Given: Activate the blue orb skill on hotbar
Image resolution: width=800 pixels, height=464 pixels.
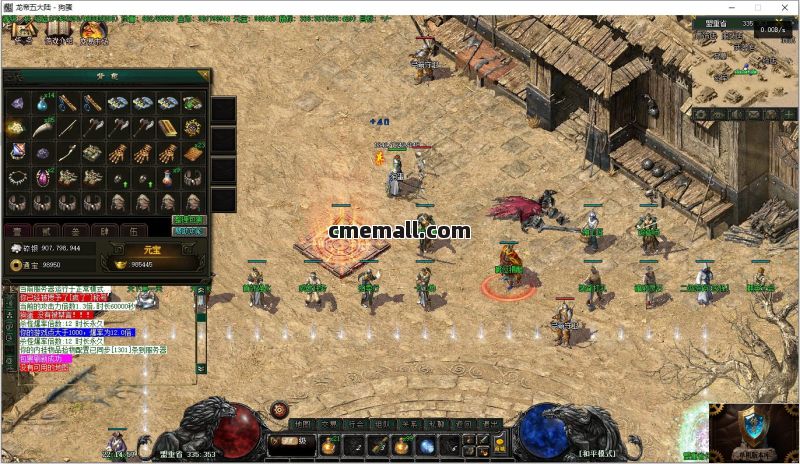Looking at the screenshot, I should (x=427, y=446).
